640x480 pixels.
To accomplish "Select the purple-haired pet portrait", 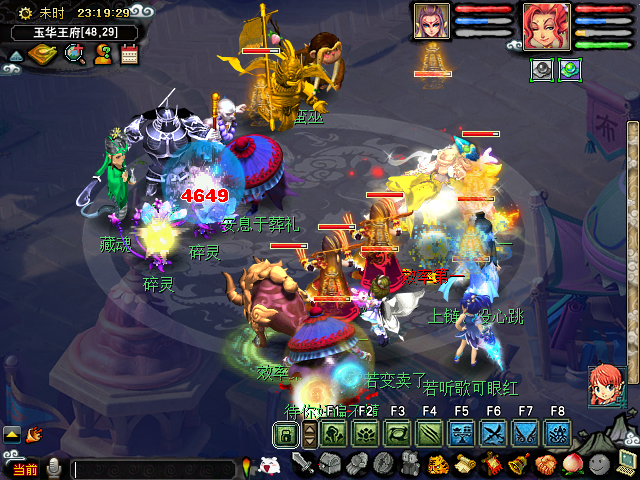I will [x=432, y=22].
